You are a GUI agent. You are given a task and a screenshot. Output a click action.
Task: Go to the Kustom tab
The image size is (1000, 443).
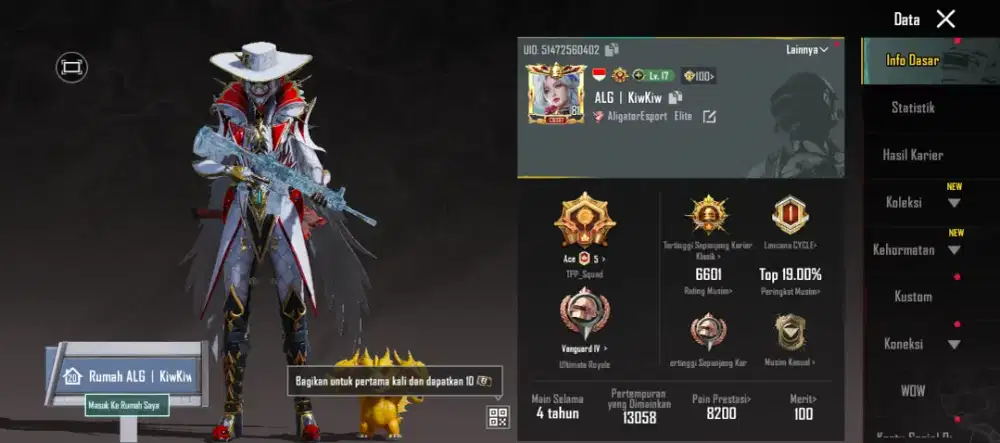[x=912, y=296]
